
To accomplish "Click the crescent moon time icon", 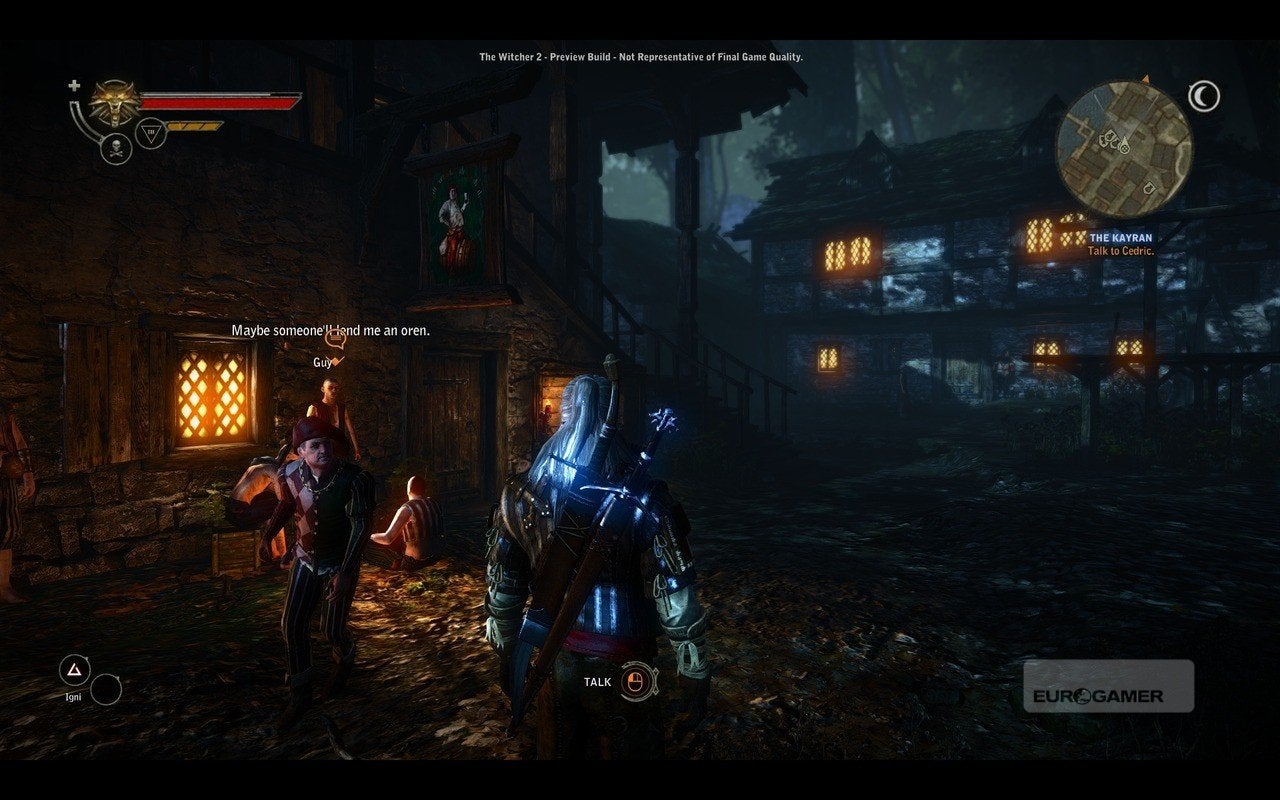I will [1204, 96].
